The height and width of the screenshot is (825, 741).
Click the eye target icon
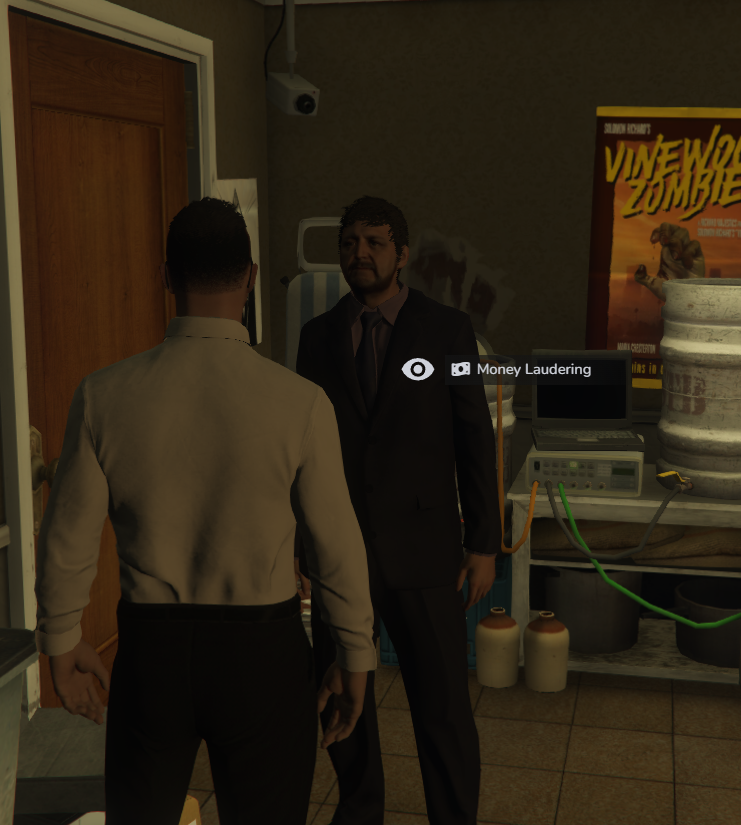tap(417, 370)
